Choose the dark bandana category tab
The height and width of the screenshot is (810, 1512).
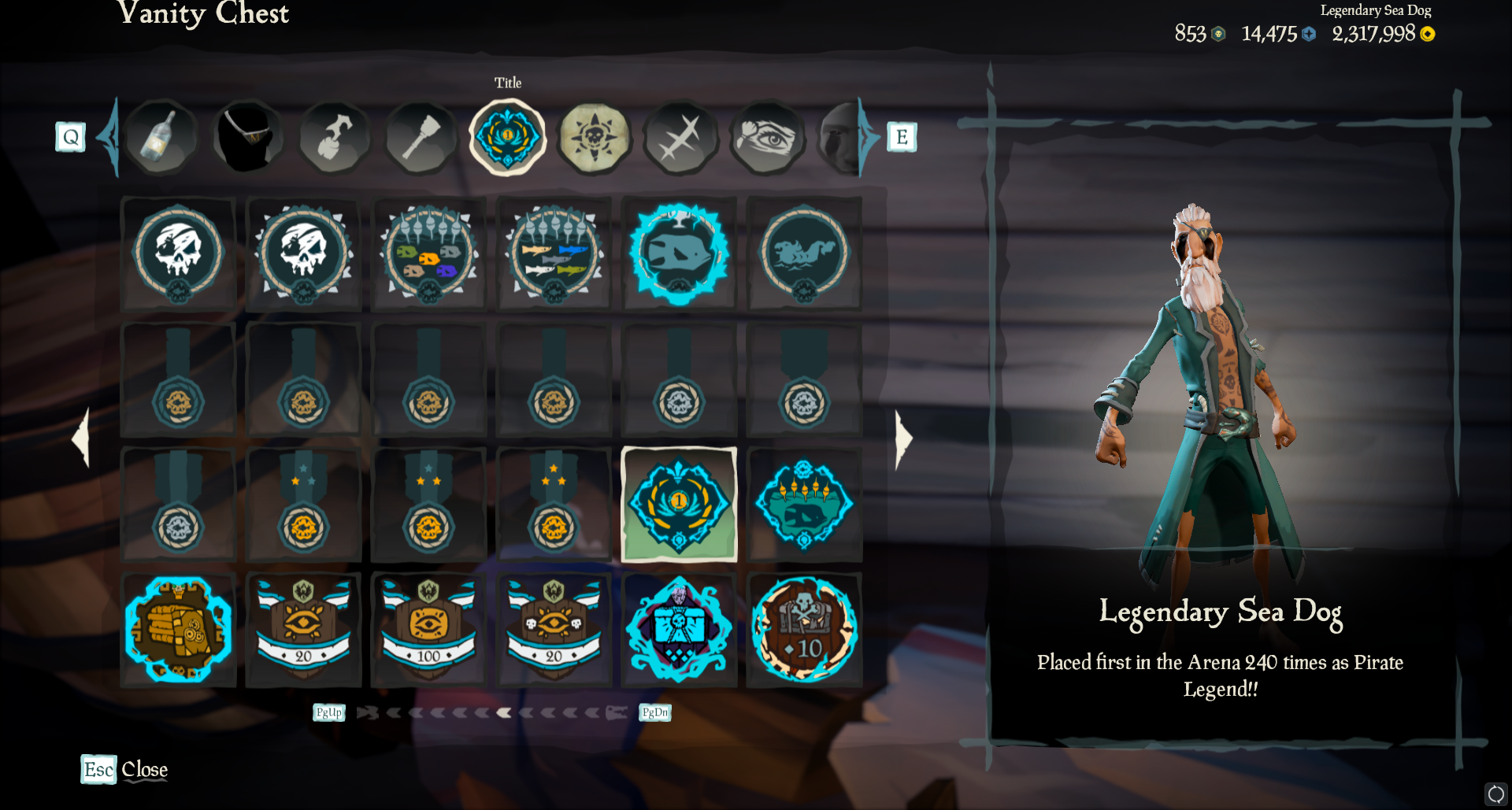click(x=248, y=138)
